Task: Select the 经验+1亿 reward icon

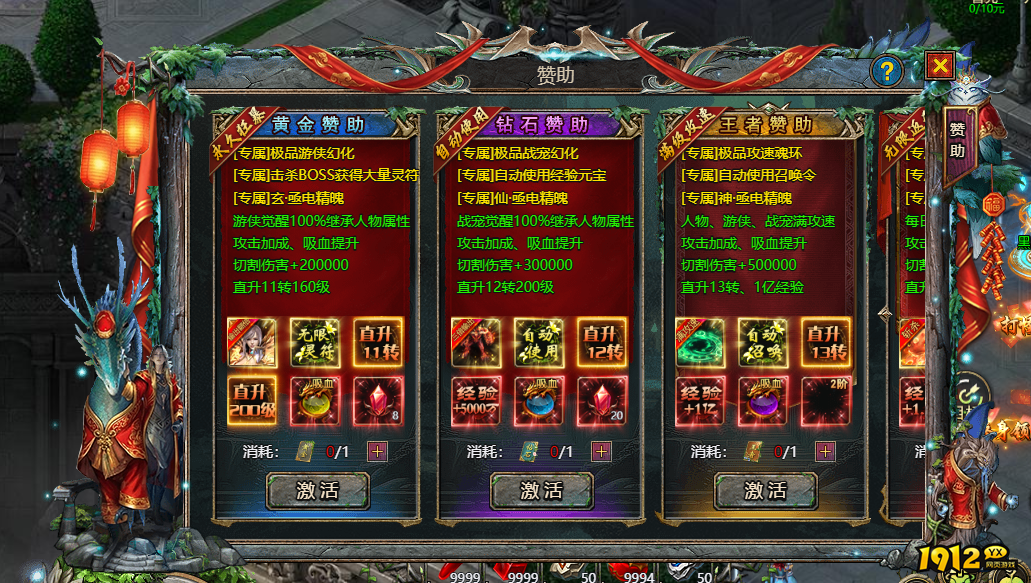Action: pyautogui.click(x=700, y=401)
